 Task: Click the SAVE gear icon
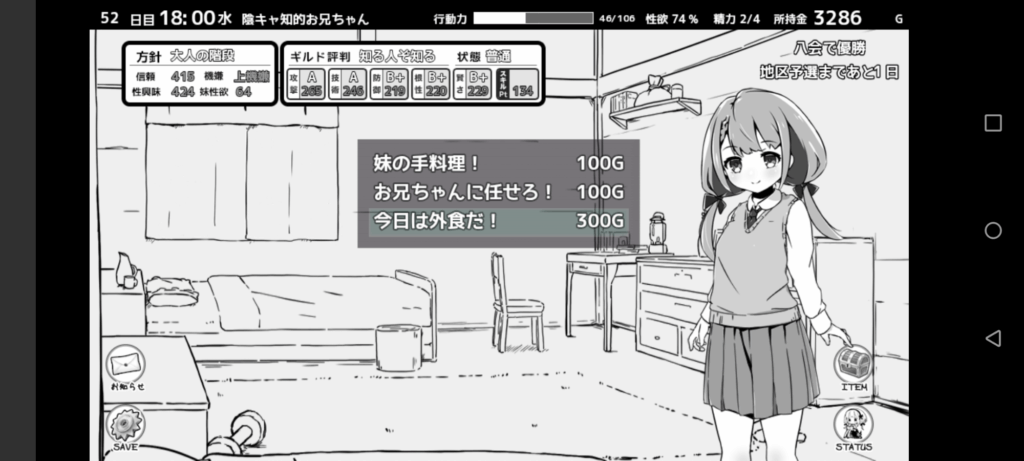coord(126,427)
